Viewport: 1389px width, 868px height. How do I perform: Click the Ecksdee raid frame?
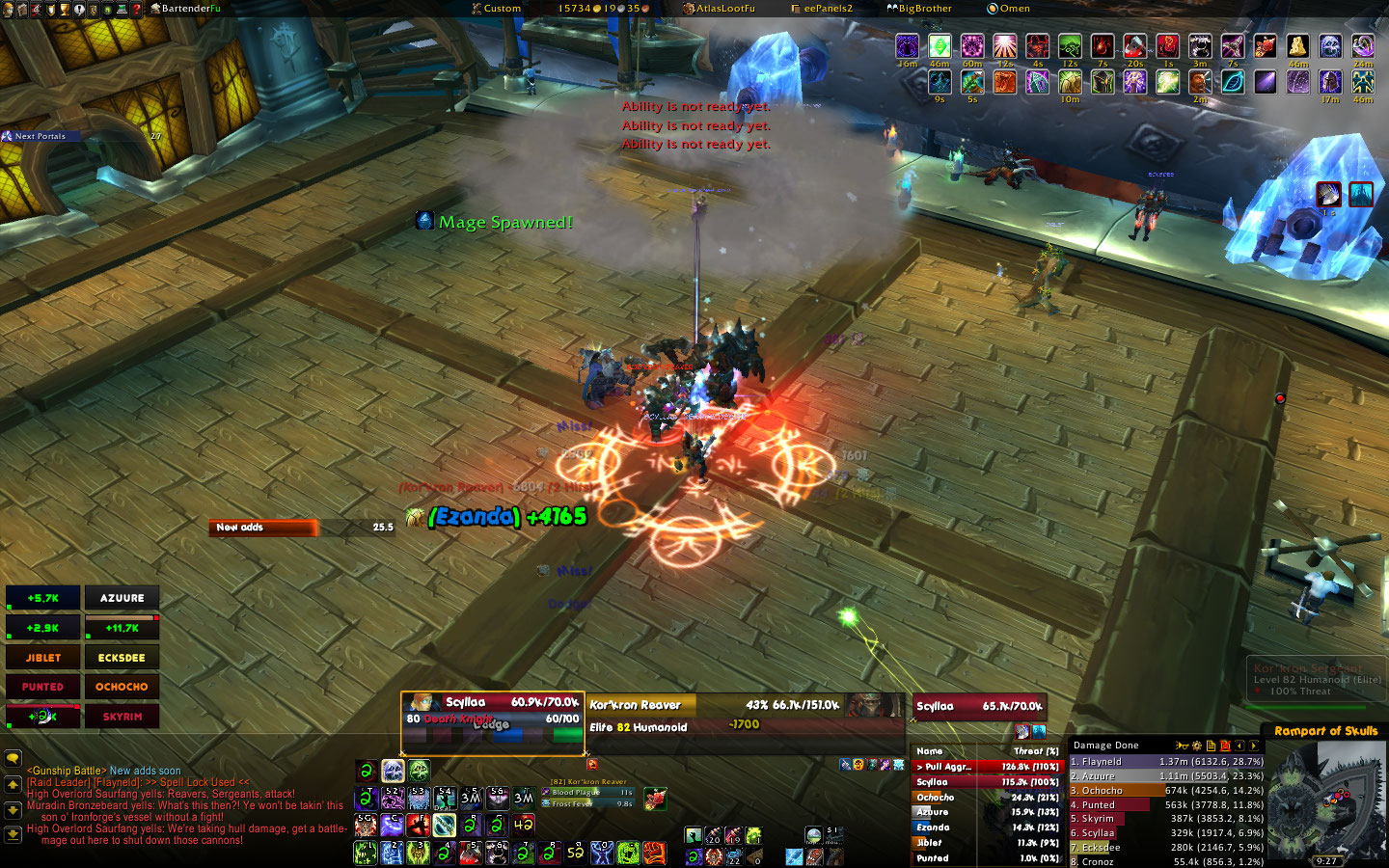[122, 658]
